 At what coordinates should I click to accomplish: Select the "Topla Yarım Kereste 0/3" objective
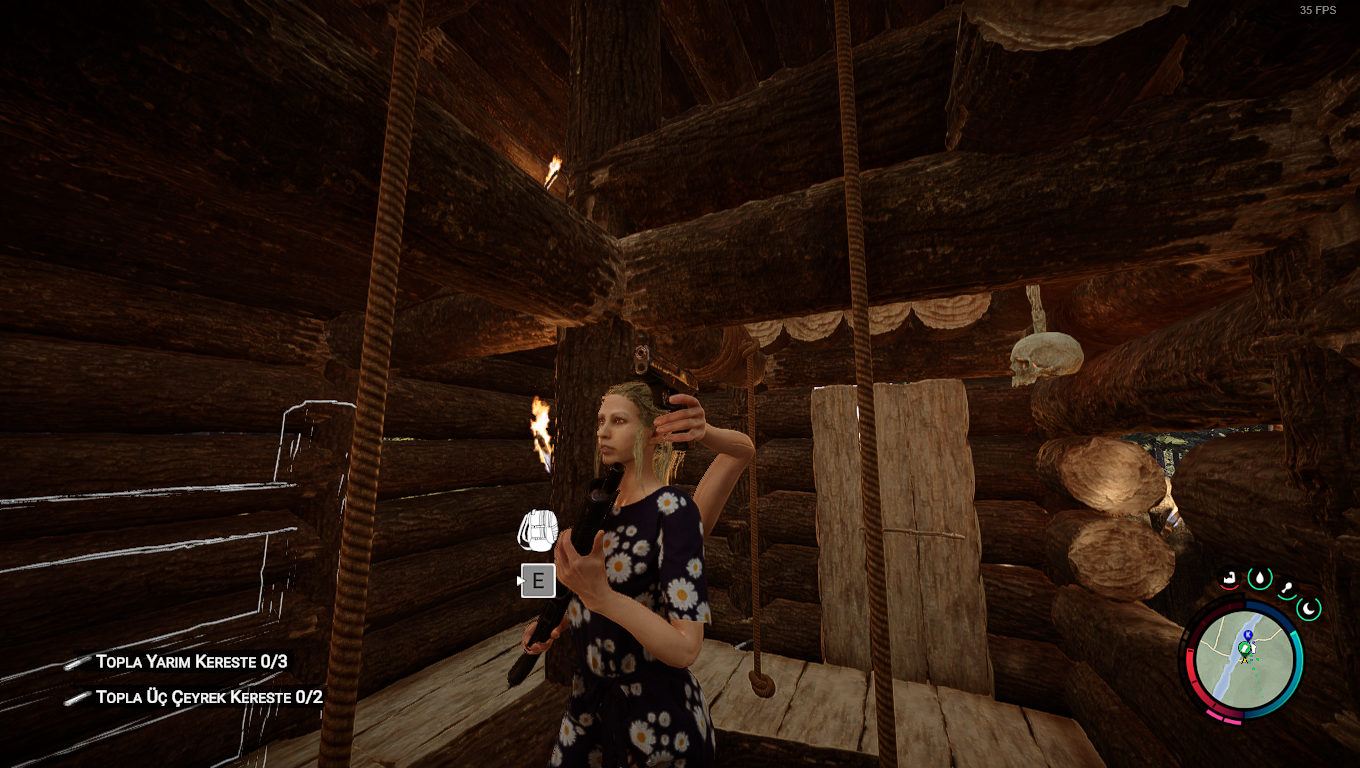[192, 661]
